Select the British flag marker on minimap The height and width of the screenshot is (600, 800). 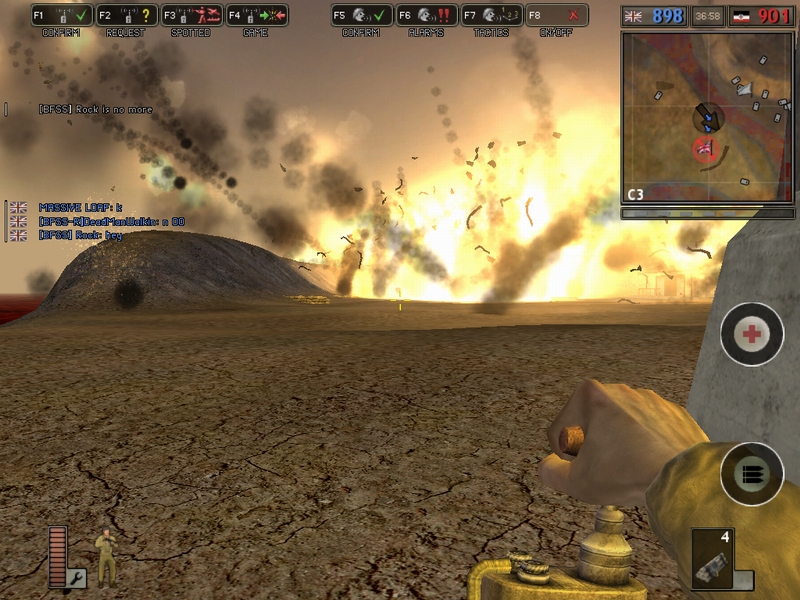point(705,150)
